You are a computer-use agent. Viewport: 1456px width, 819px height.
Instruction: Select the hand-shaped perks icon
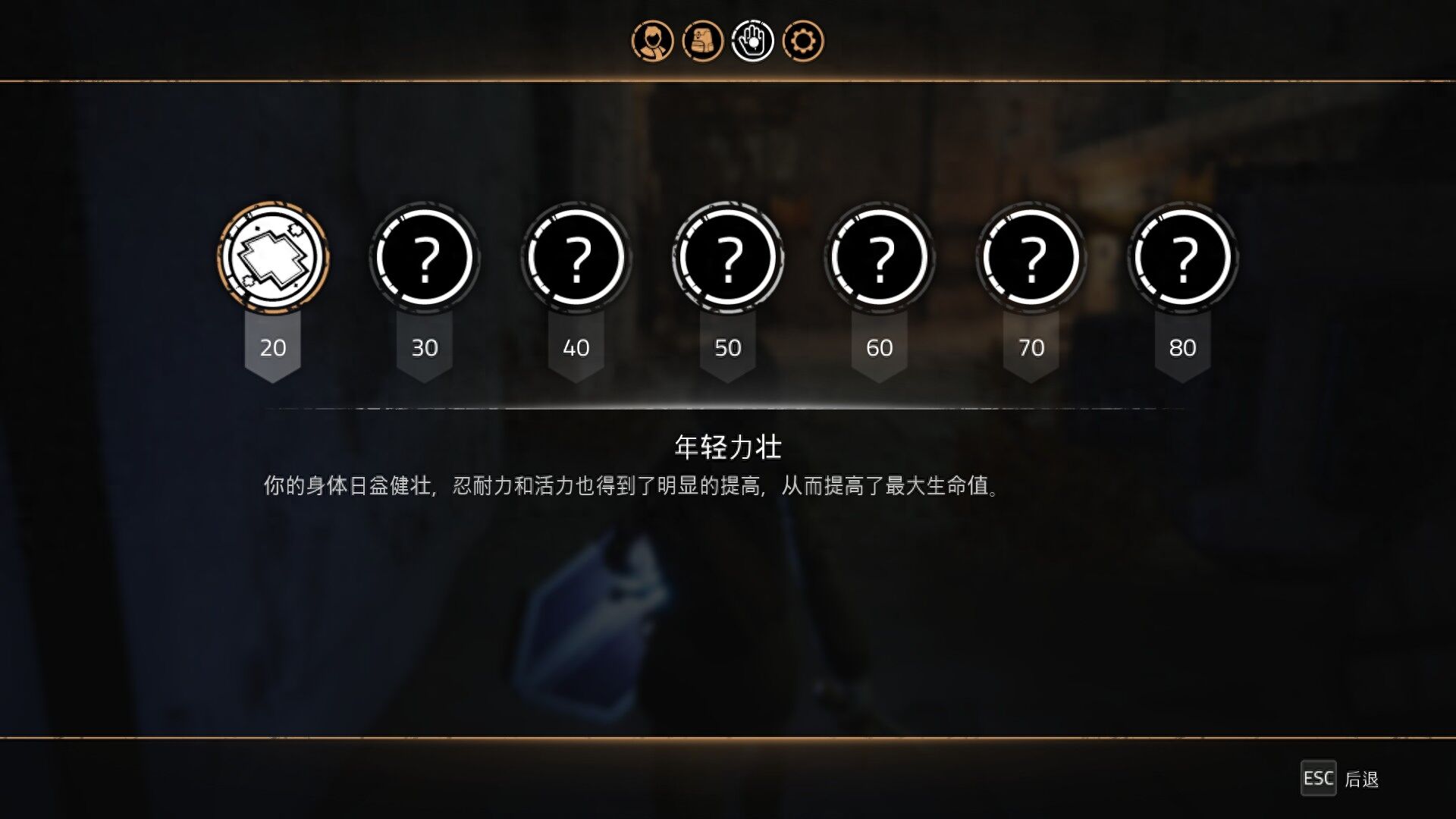[x=752, y=42]
